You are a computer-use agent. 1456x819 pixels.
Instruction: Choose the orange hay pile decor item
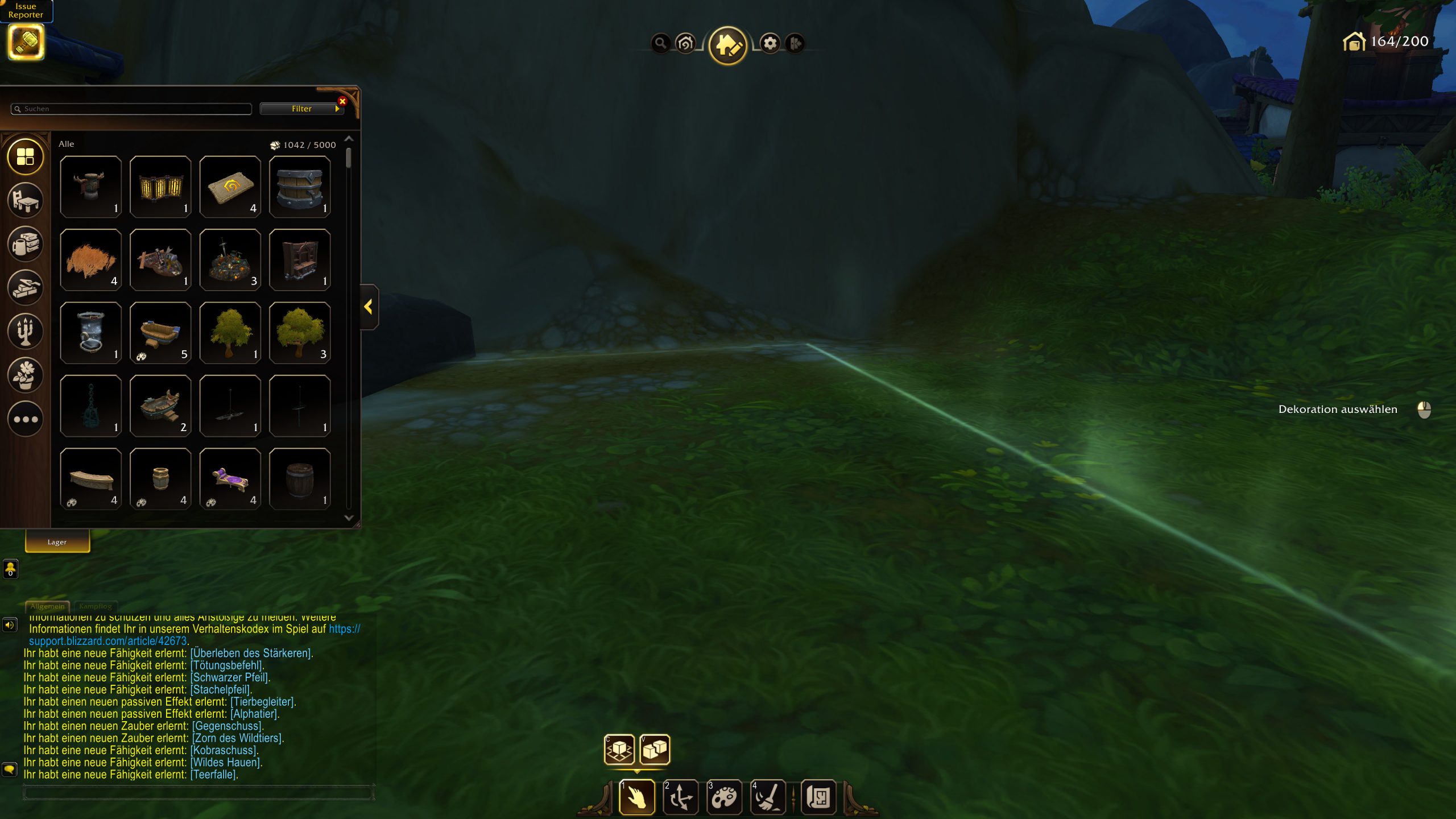pos(91,260)
